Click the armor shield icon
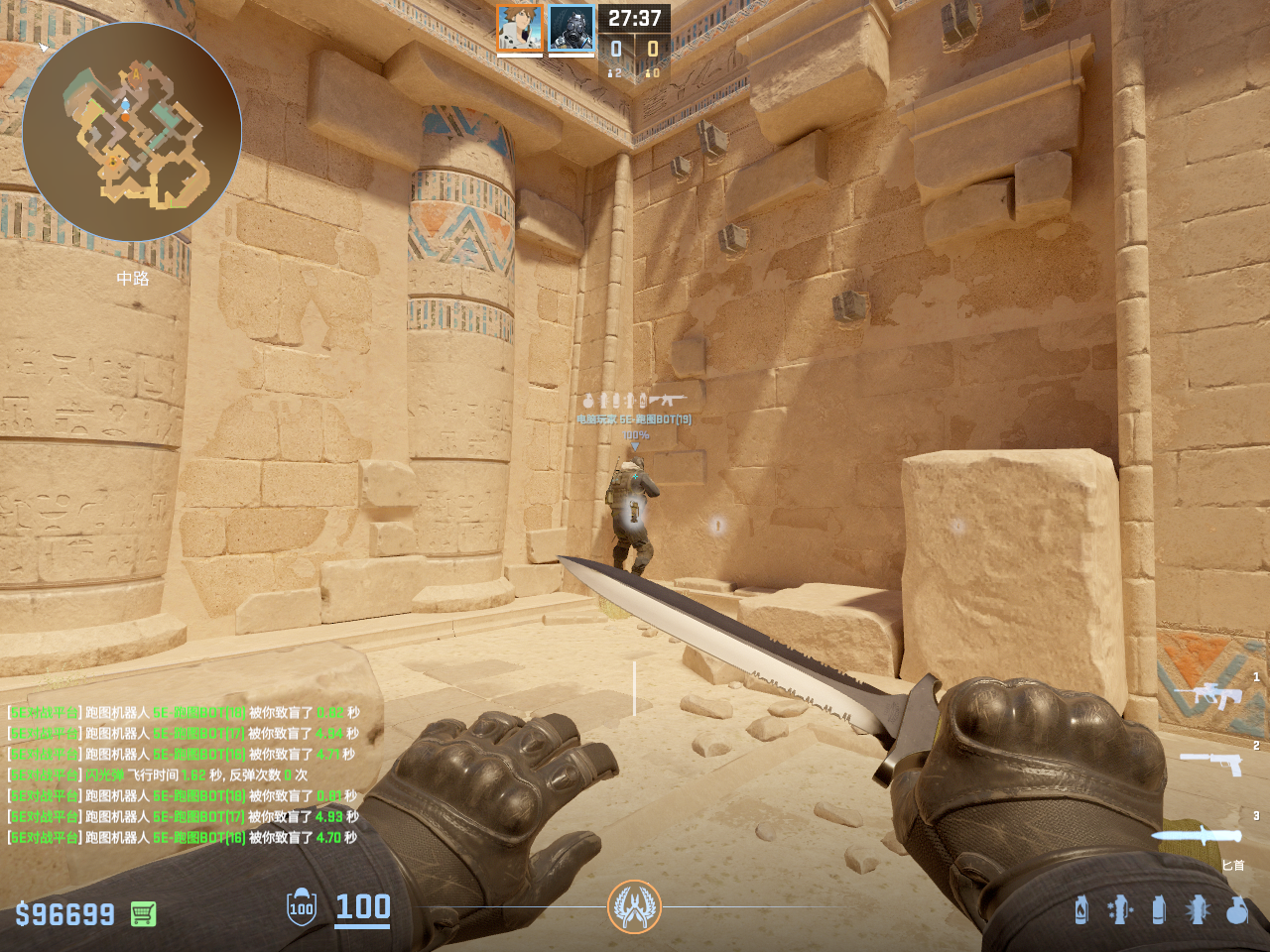This screenshot has width=1270, height=952. pos(302,907)
